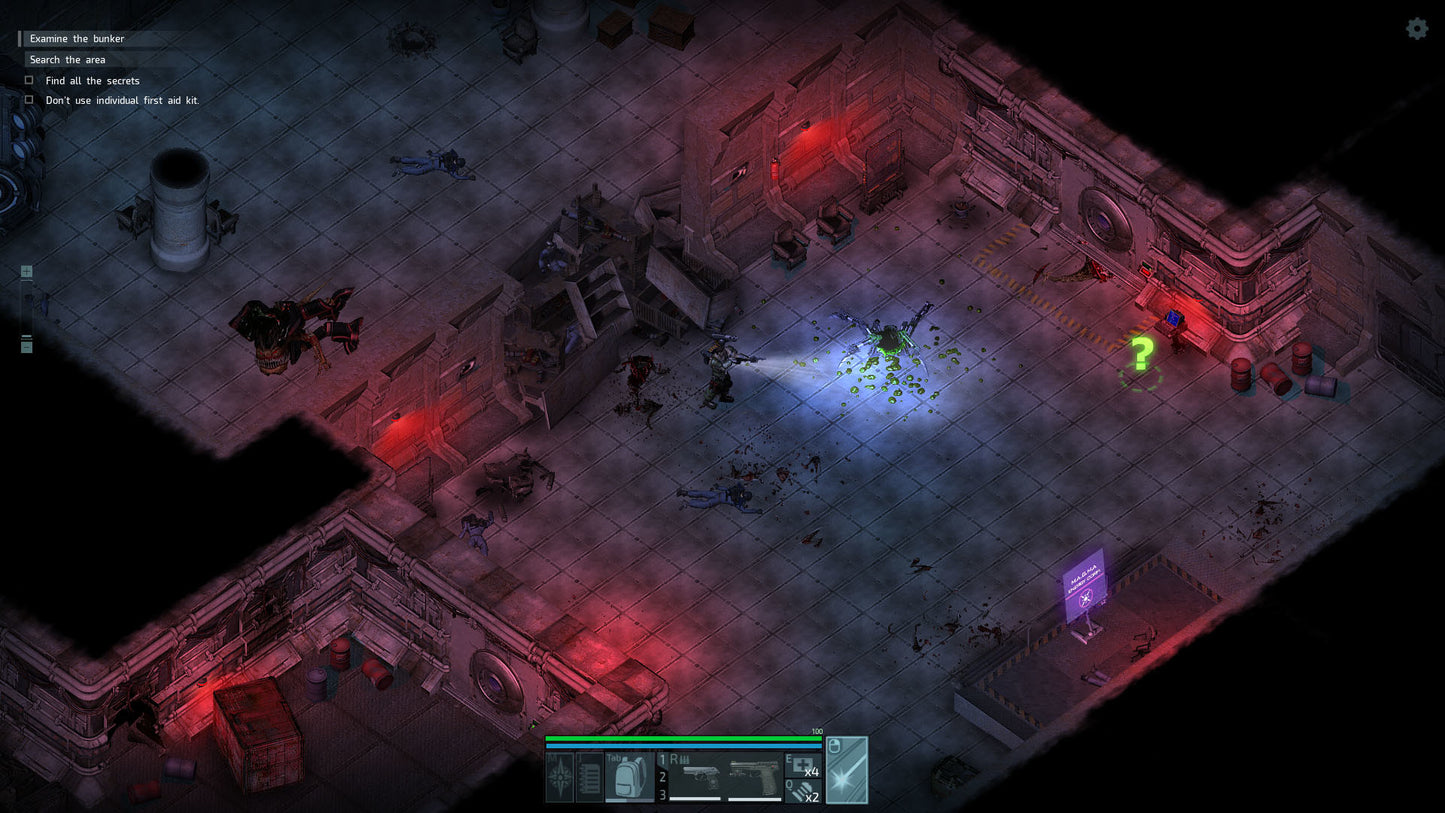Screen dimensions: 1445x813
Task: Click the mouse icon above the flare skill
Action: (835, 744)
